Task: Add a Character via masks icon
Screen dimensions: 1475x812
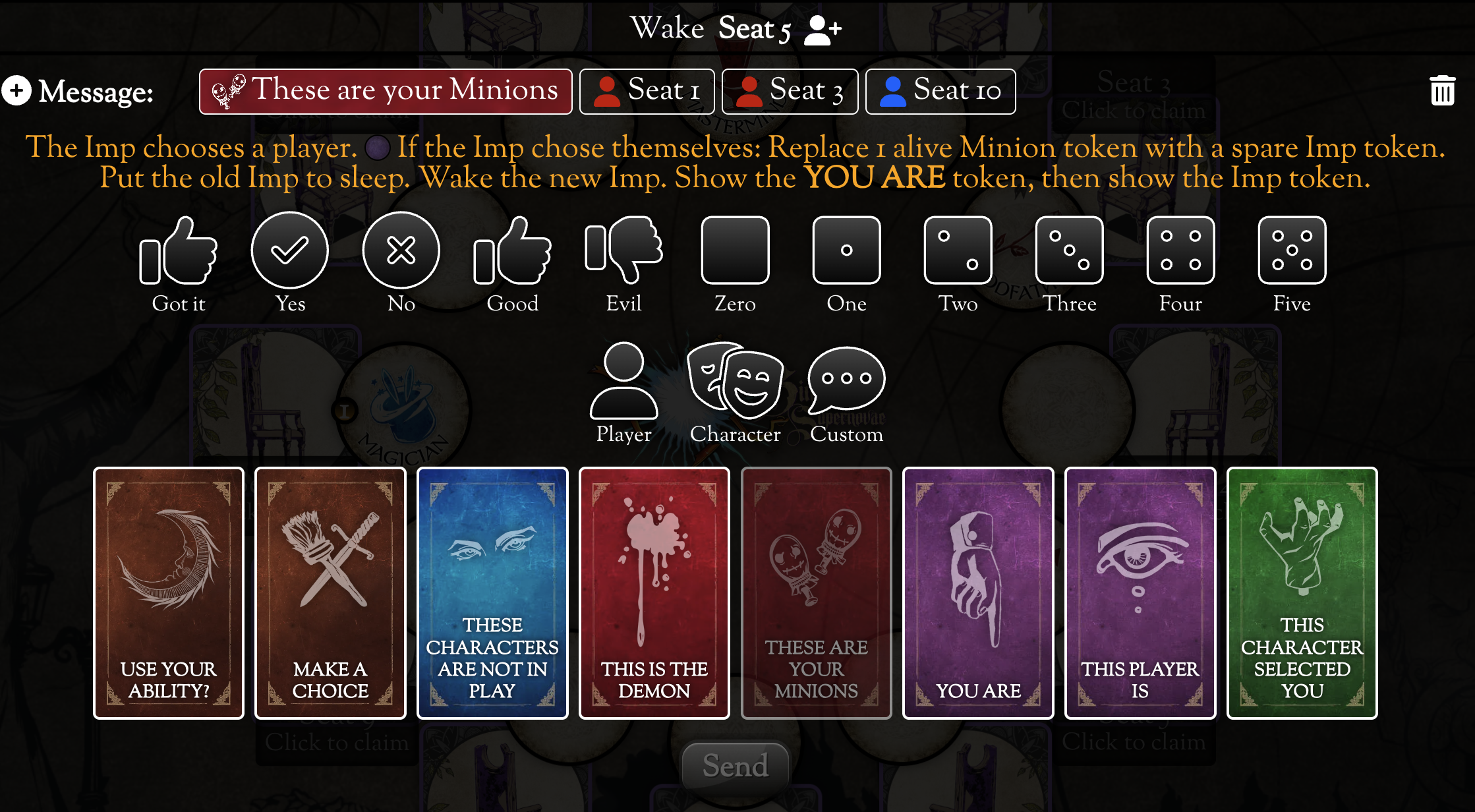Action: (x=735, y=382)
